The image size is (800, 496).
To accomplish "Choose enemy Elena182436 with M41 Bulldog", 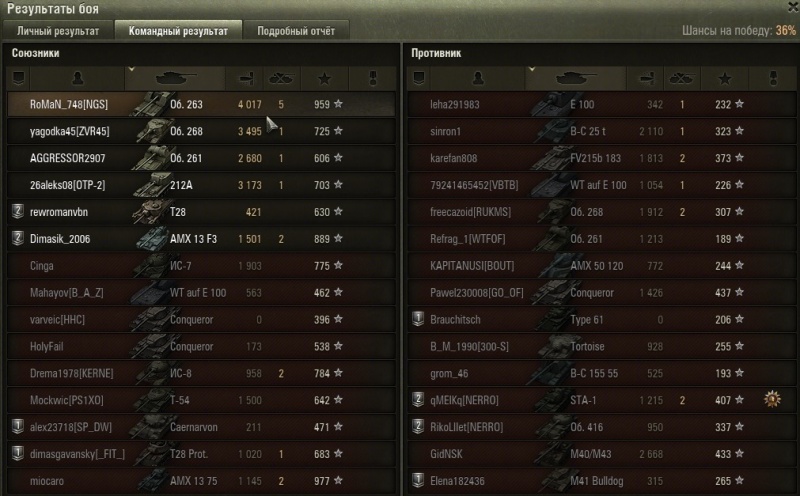I will pyautogui.click(x=600, y=481).
